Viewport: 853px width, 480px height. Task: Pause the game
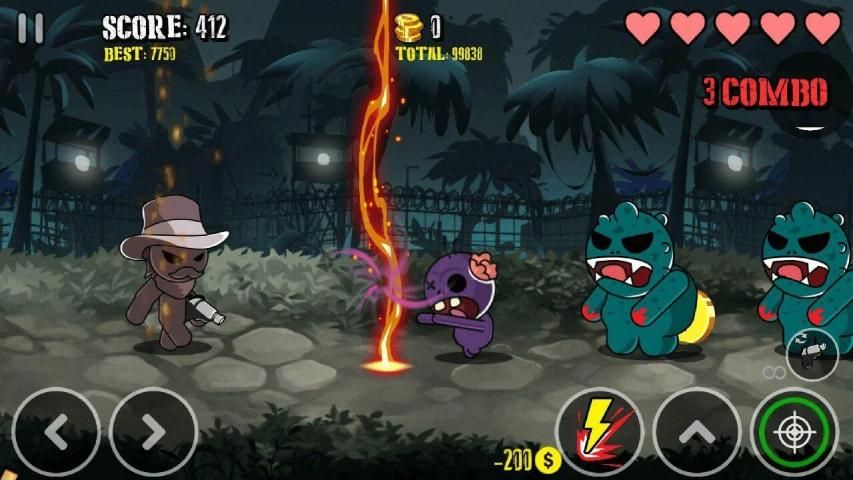31,28
